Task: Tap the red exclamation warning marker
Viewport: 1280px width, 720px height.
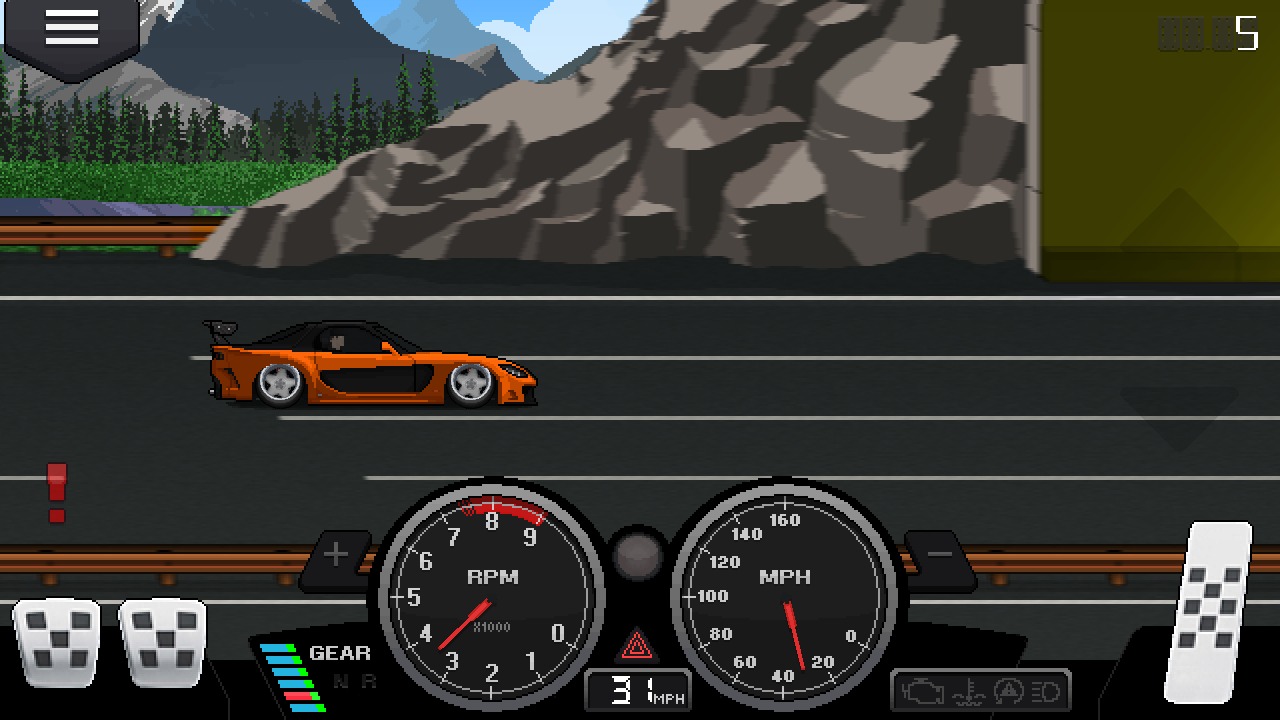Action: click(57, 495)
